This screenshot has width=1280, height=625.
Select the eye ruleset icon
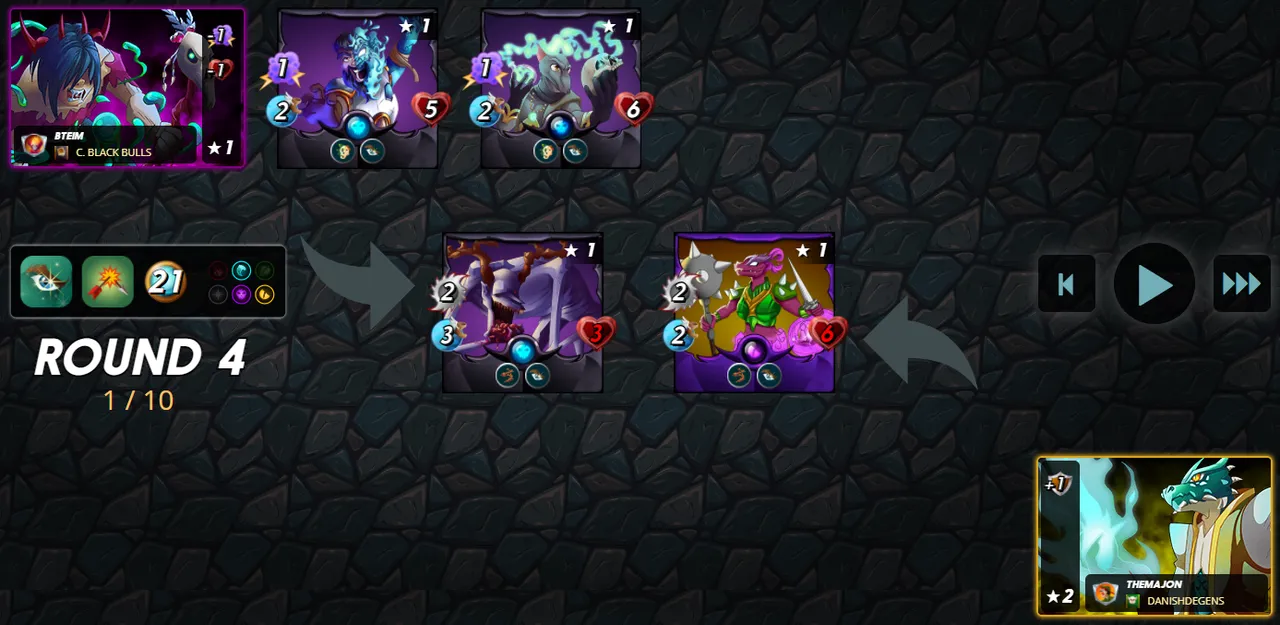coord(46,282)
